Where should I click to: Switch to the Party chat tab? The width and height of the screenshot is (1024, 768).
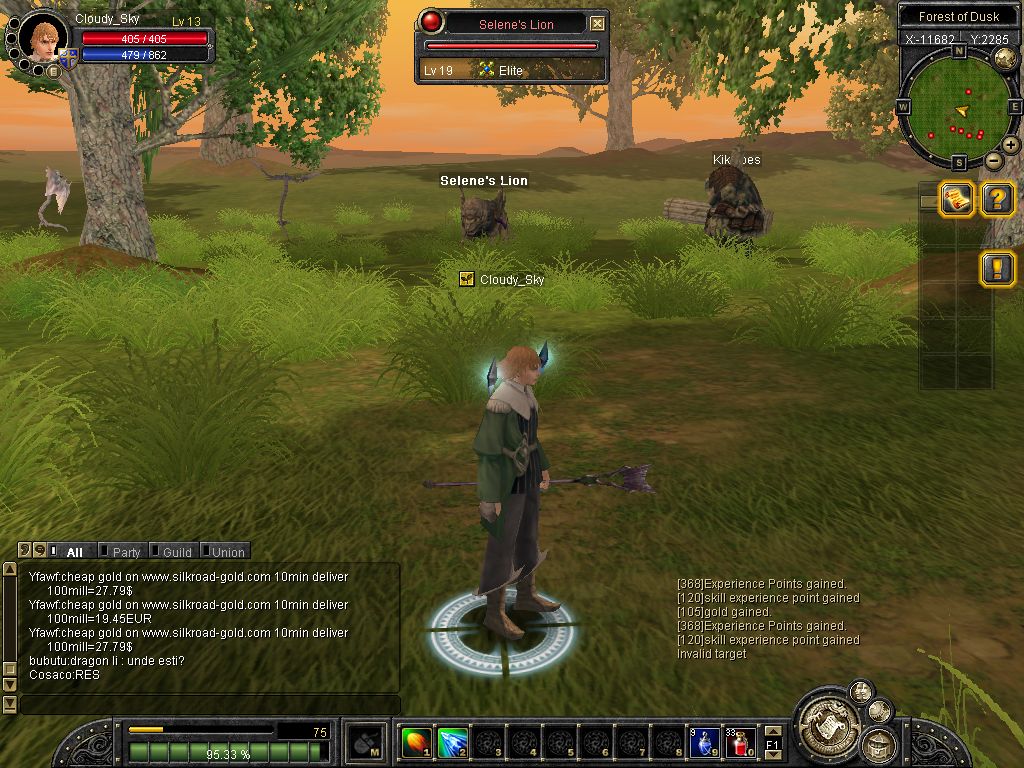[126, 551]
